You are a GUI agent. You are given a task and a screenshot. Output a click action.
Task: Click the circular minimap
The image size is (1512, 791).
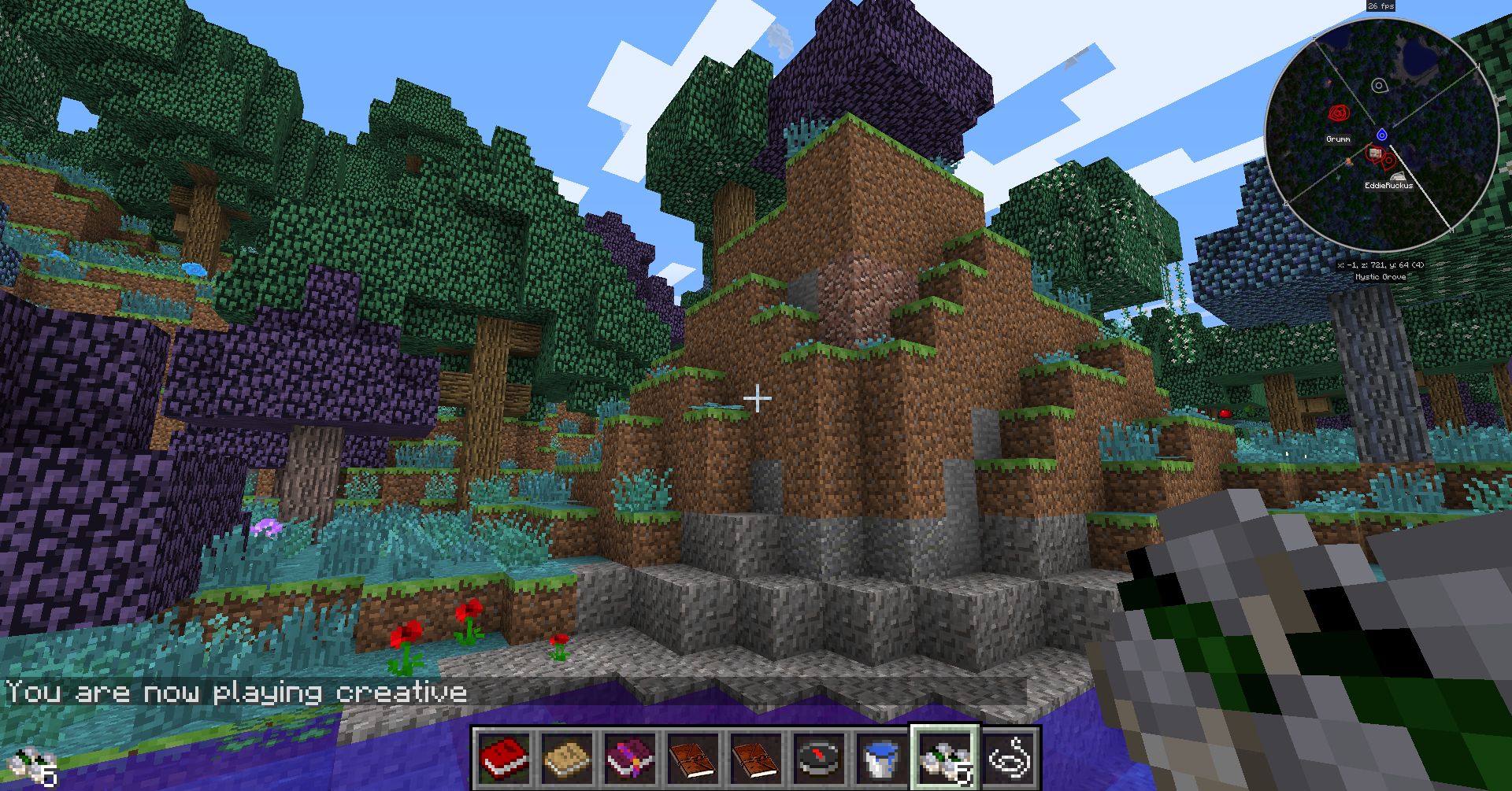point(1381,136)
